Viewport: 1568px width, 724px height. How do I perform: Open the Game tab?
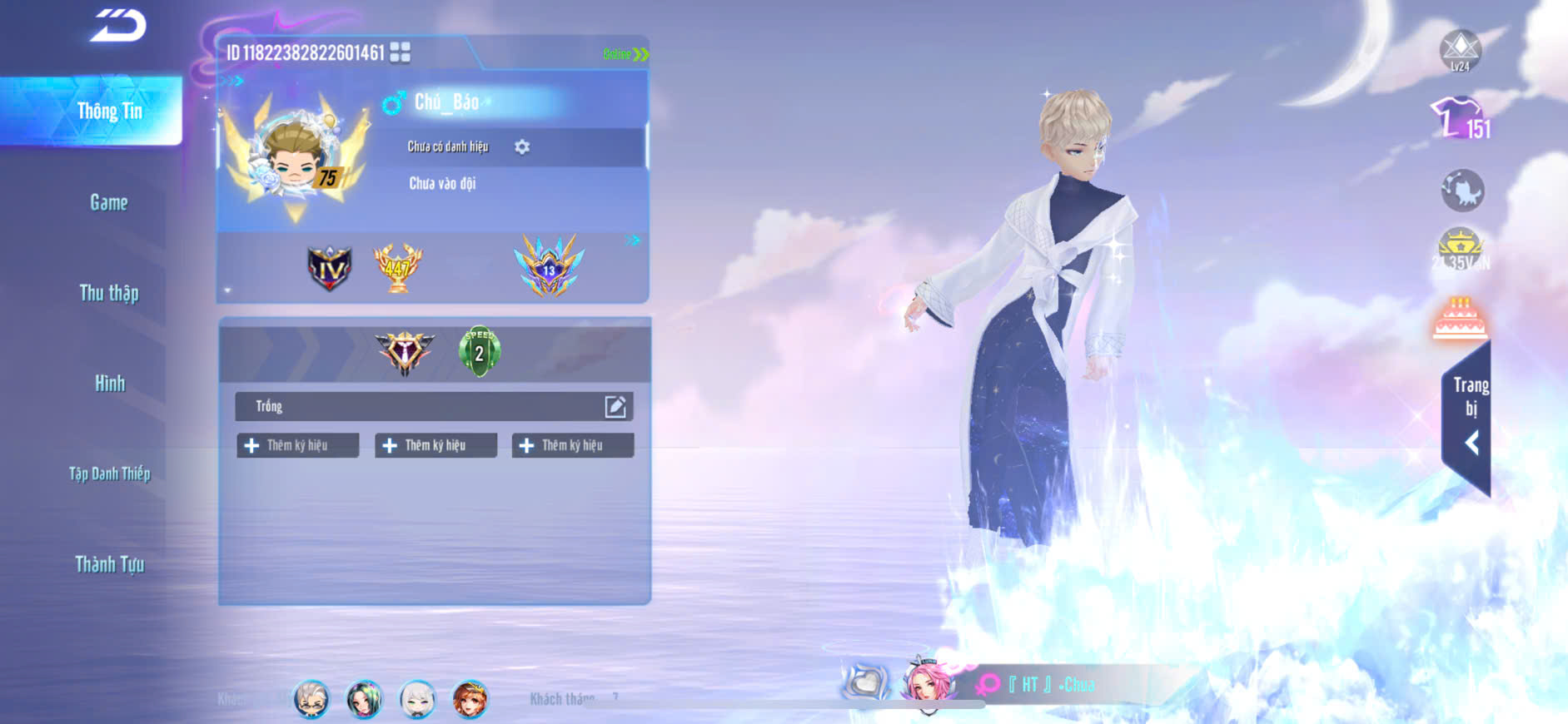(x=109, y=202)
